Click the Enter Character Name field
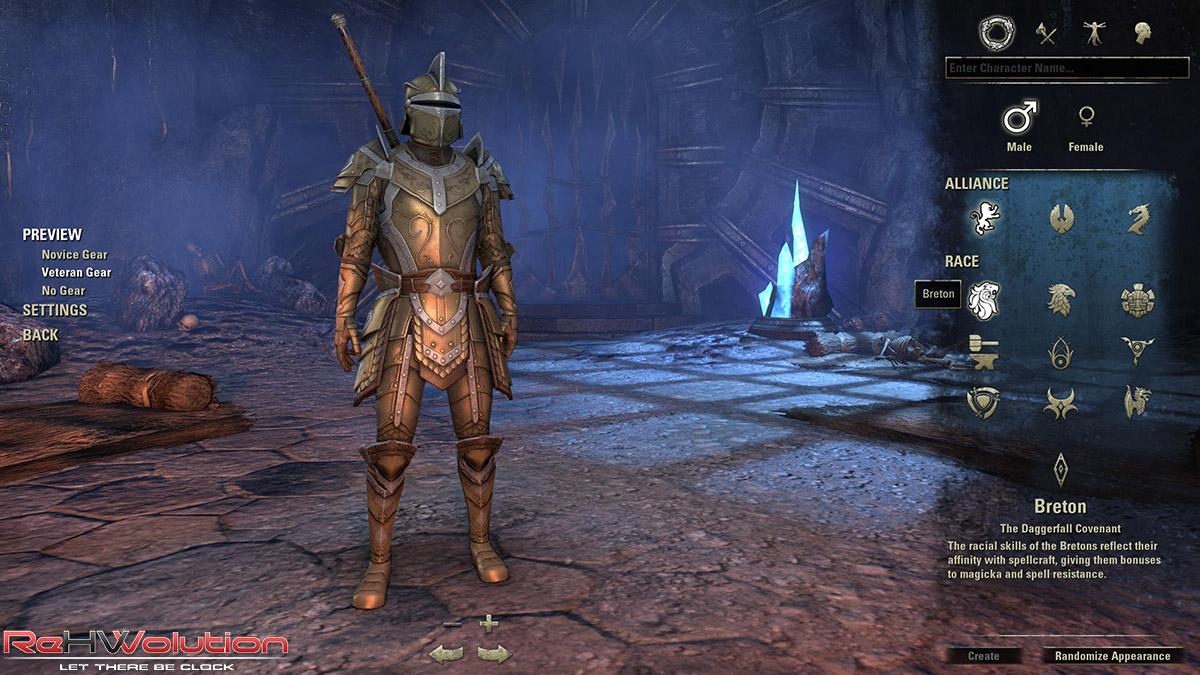Screen dimensions: 1200x675 point(1066,69)
